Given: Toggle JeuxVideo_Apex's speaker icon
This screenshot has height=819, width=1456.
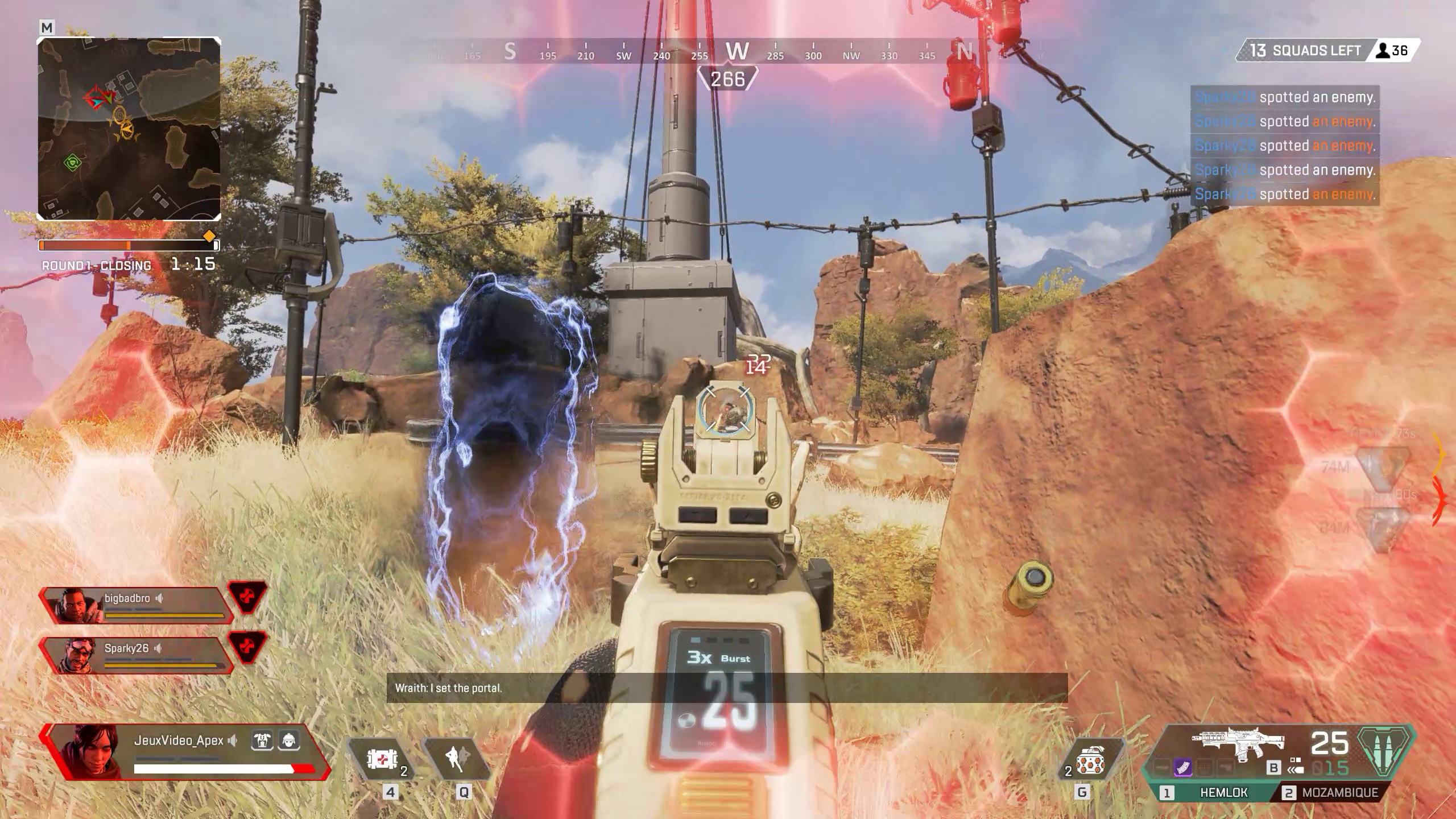Looking at the screenshot, I should point(232,741).
